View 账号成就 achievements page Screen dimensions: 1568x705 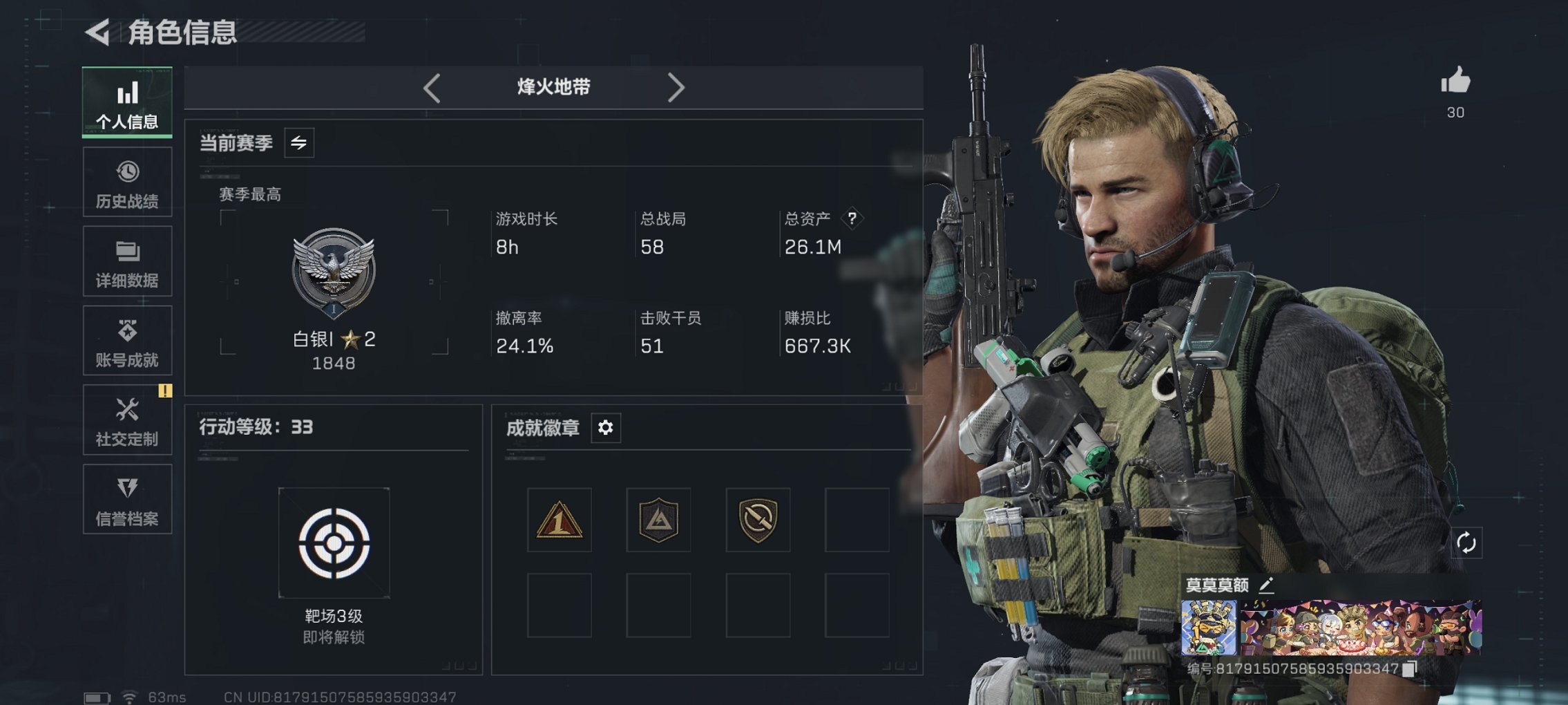pyautogui.click(x=126, y=340)
